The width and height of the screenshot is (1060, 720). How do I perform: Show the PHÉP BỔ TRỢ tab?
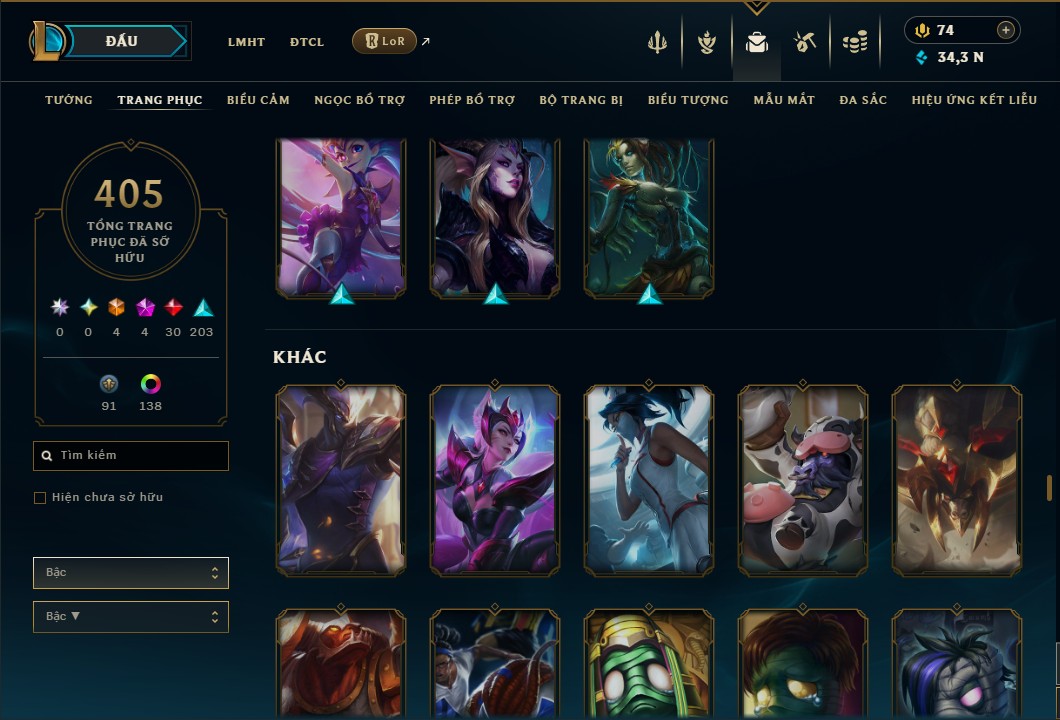point(472,100)
